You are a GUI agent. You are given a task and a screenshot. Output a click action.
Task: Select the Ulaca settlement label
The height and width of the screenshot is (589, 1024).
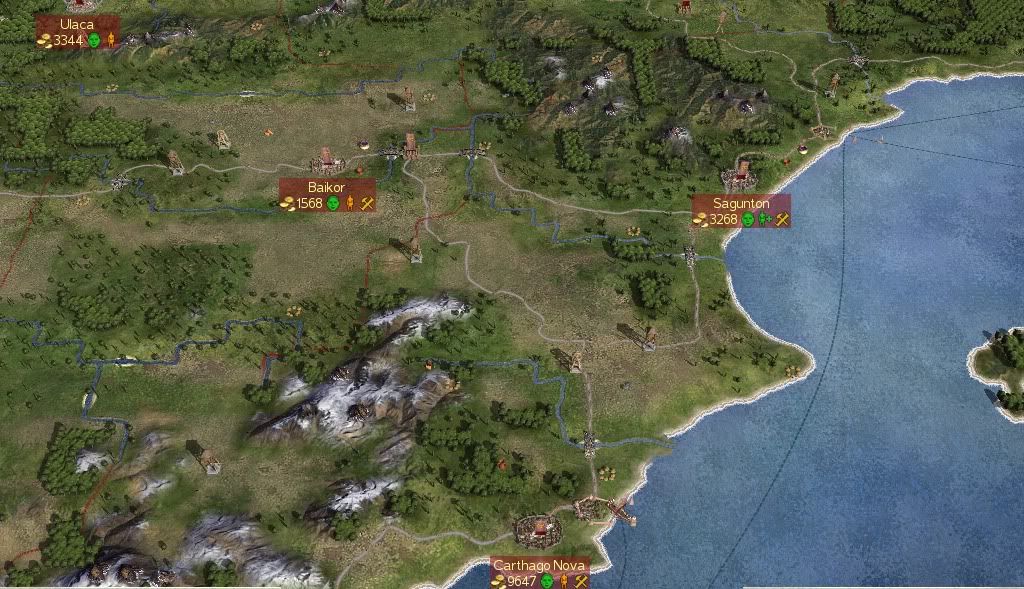tap(77, 24)
